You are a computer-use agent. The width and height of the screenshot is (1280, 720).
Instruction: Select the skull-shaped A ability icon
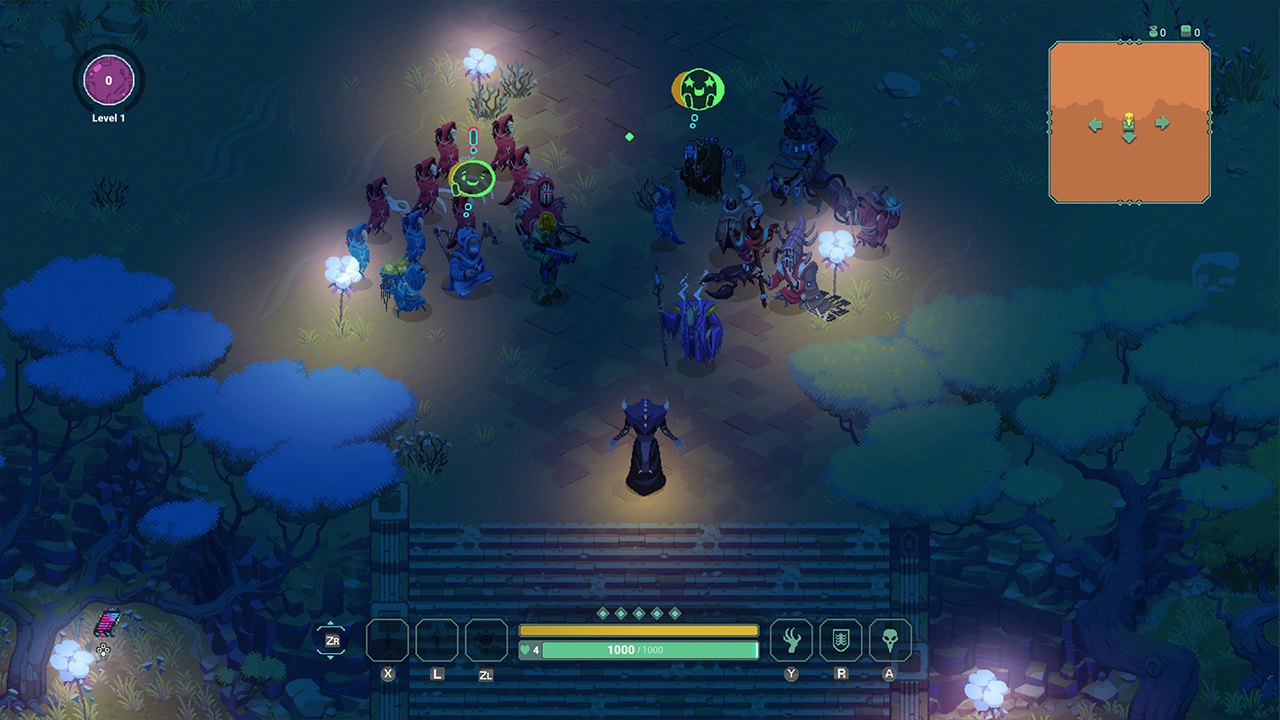(889, 641)
